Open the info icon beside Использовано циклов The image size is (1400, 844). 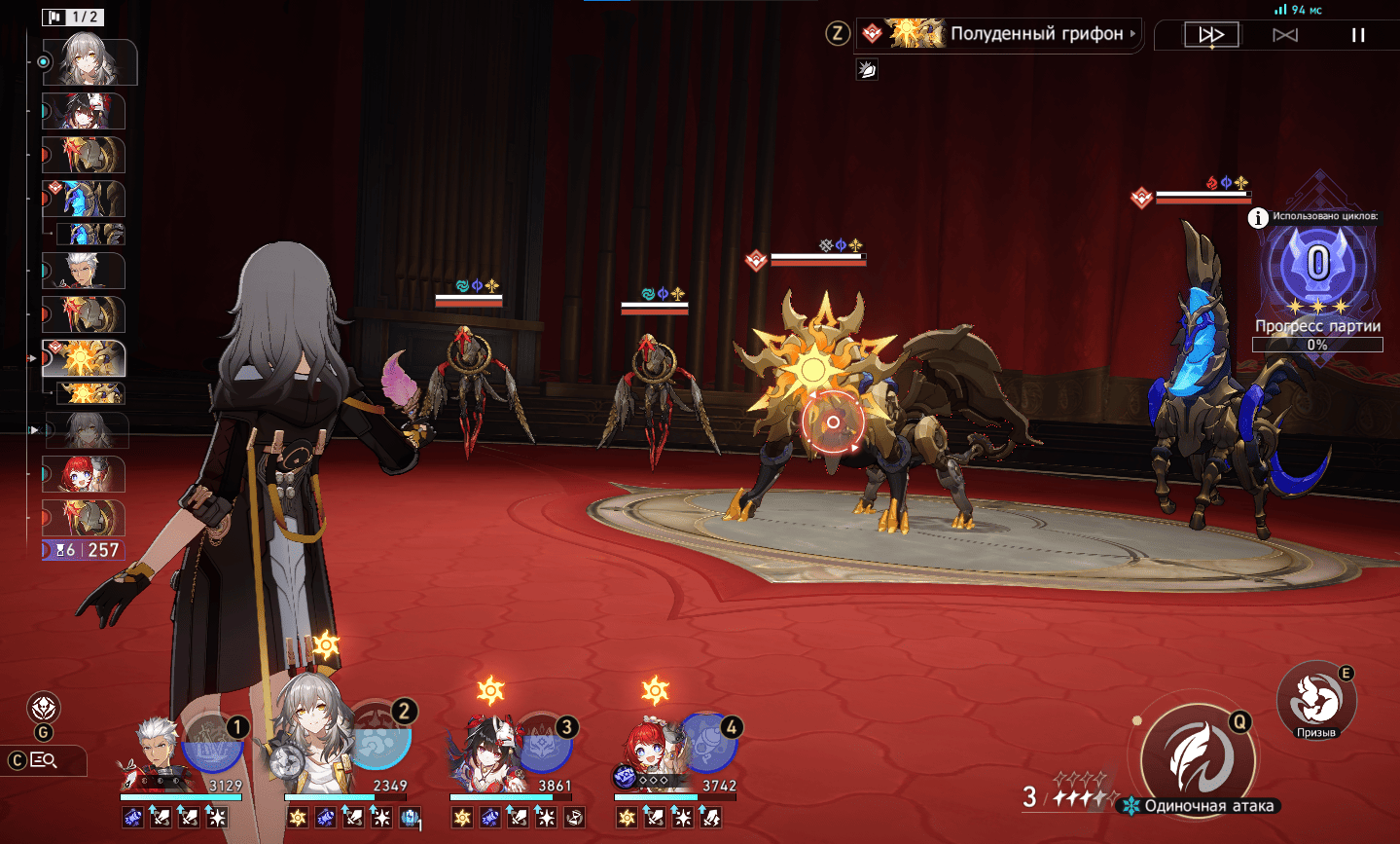(x=1258, y=218)
